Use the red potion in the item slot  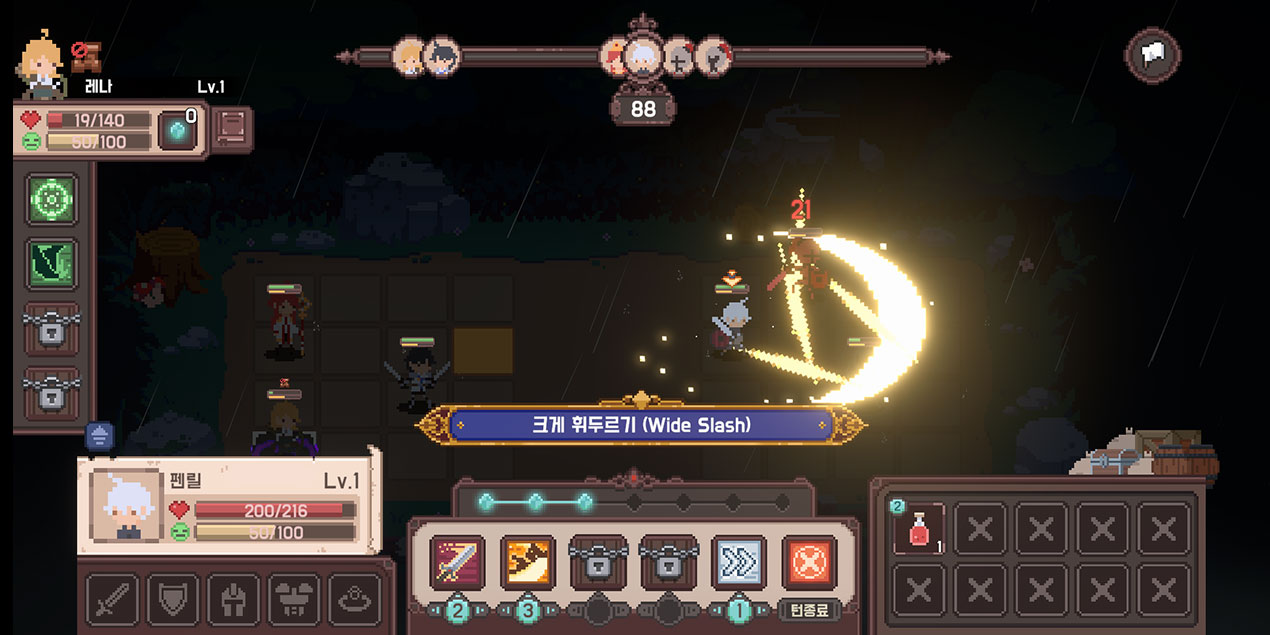point(918,529)
